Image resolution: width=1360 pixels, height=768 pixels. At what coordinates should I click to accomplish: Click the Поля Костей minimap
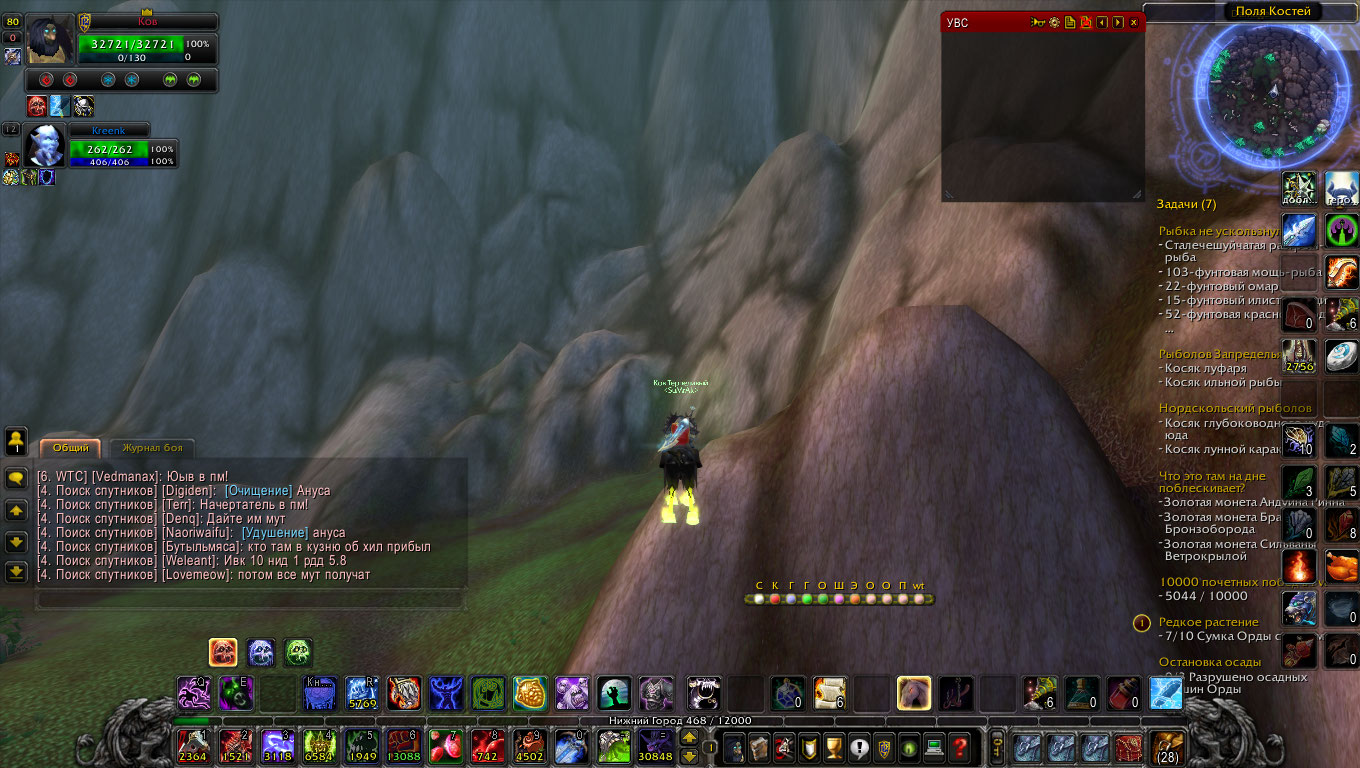[1272, 88]
